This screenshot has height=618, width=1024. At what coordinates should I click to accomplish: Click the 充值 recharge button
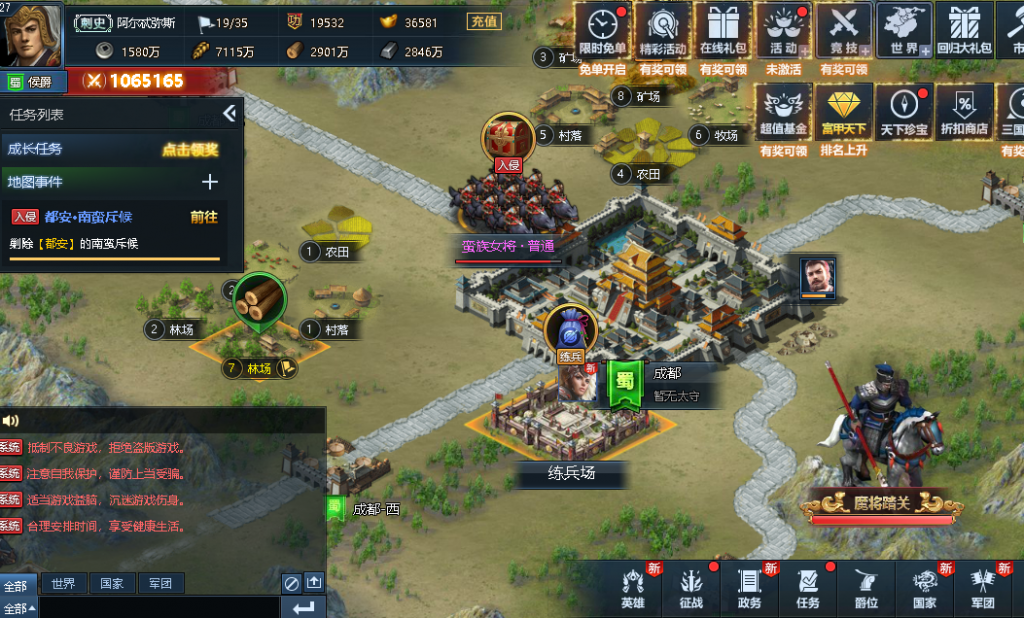[484, 21]
